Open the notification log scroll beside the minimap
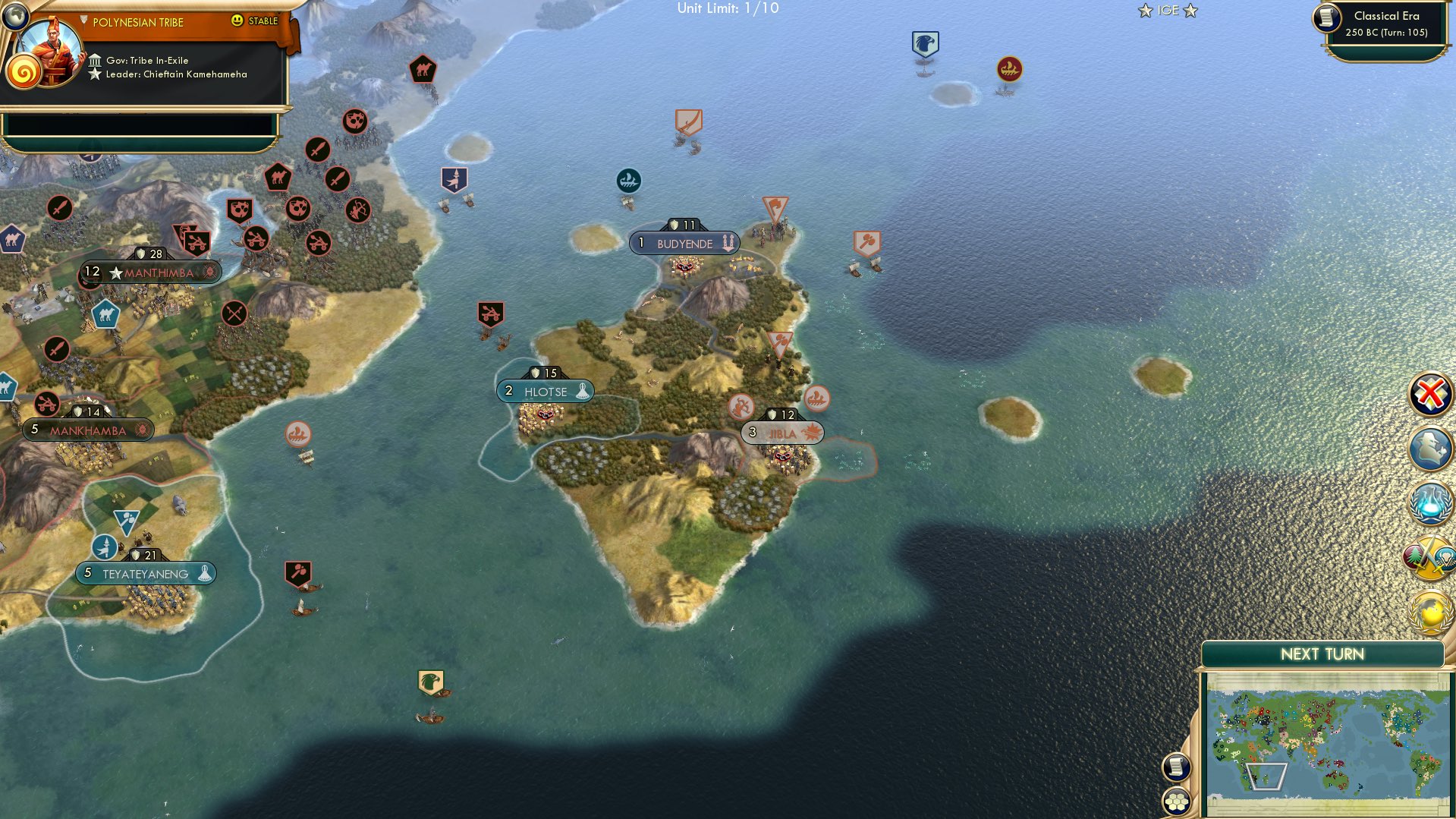 pyautogui.click(x=1176, y=767)
